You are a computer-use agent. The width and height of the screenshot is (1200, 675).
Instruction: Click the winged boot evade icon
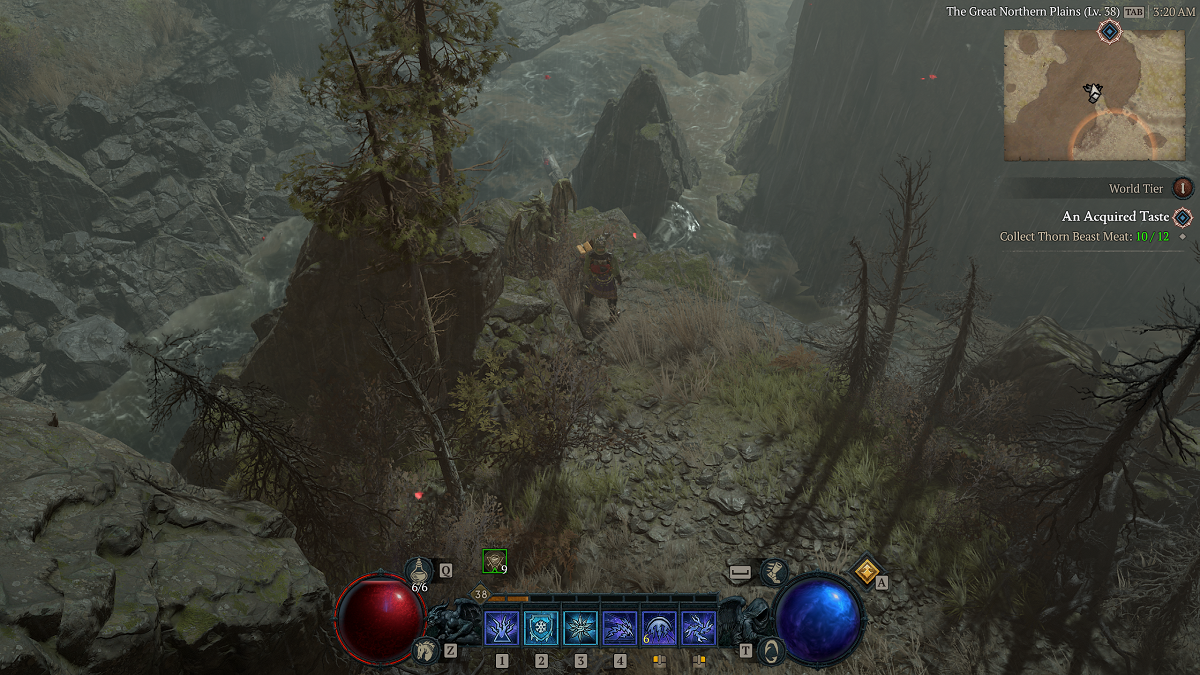coord(772,572)
